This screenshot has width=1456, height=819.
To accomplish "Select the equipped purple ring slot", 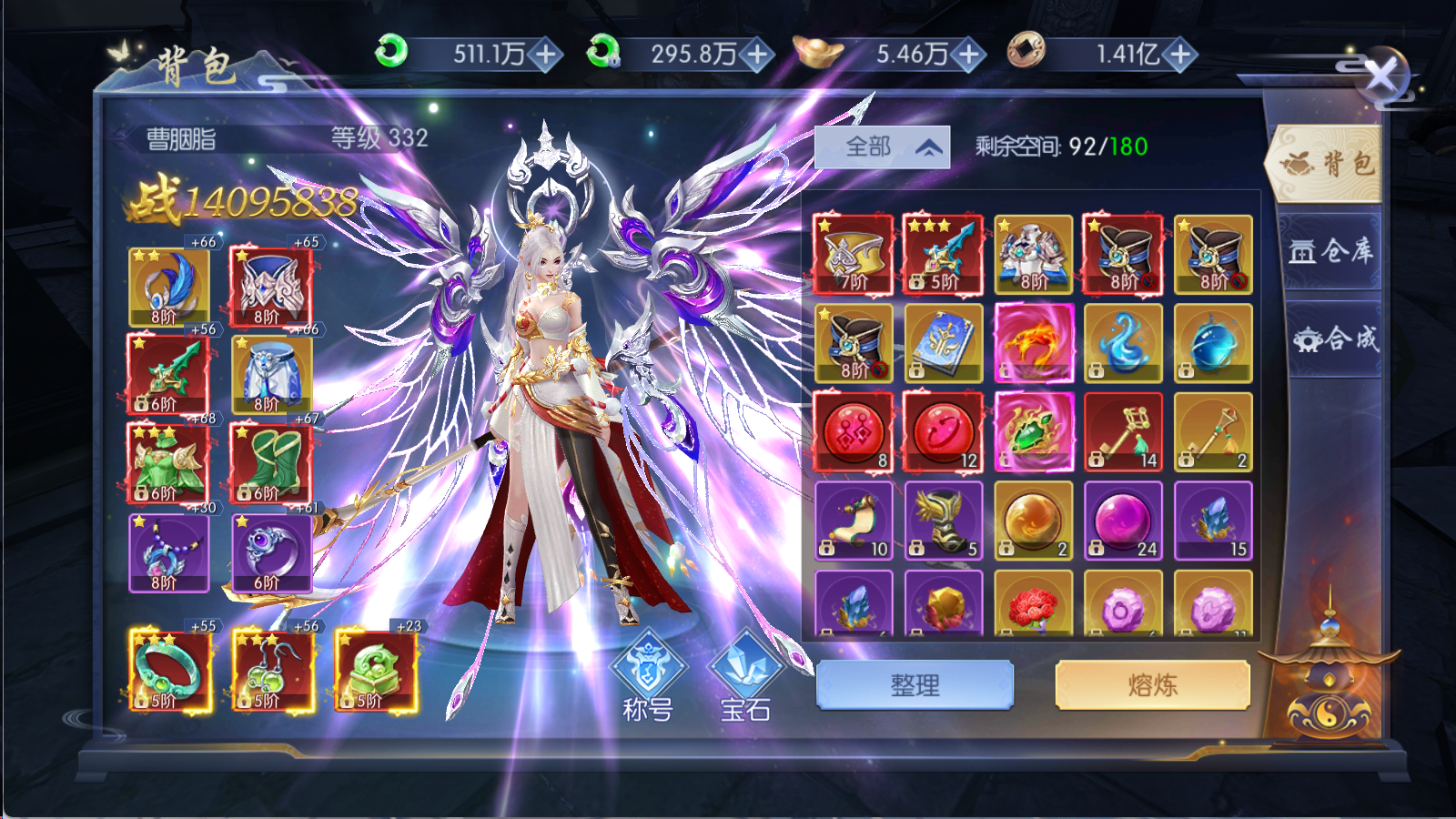I will point(271,551).
